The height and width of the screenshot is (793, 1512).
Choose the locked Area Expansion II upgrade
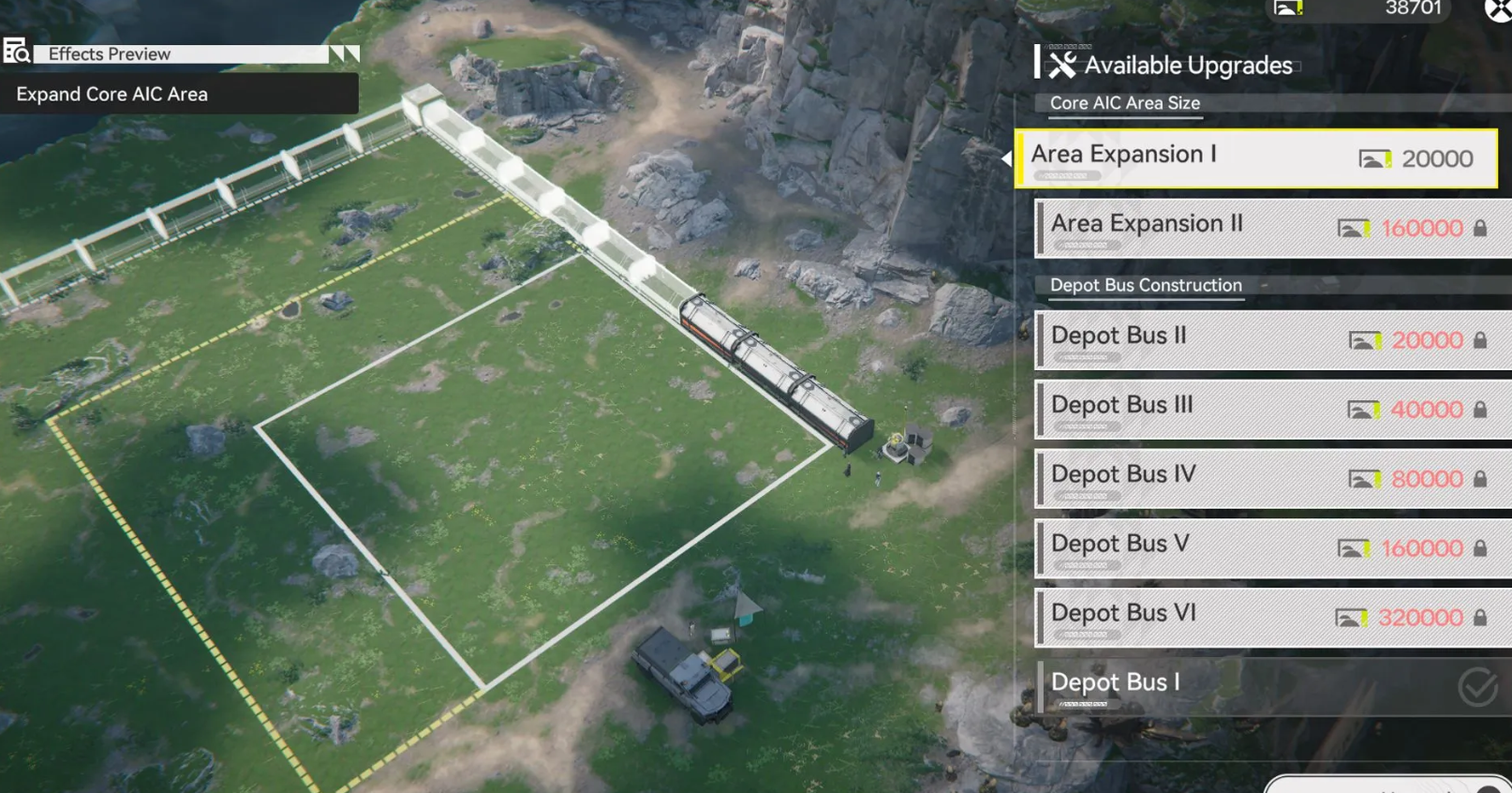pyautogui.click(x=1272, y=228)
